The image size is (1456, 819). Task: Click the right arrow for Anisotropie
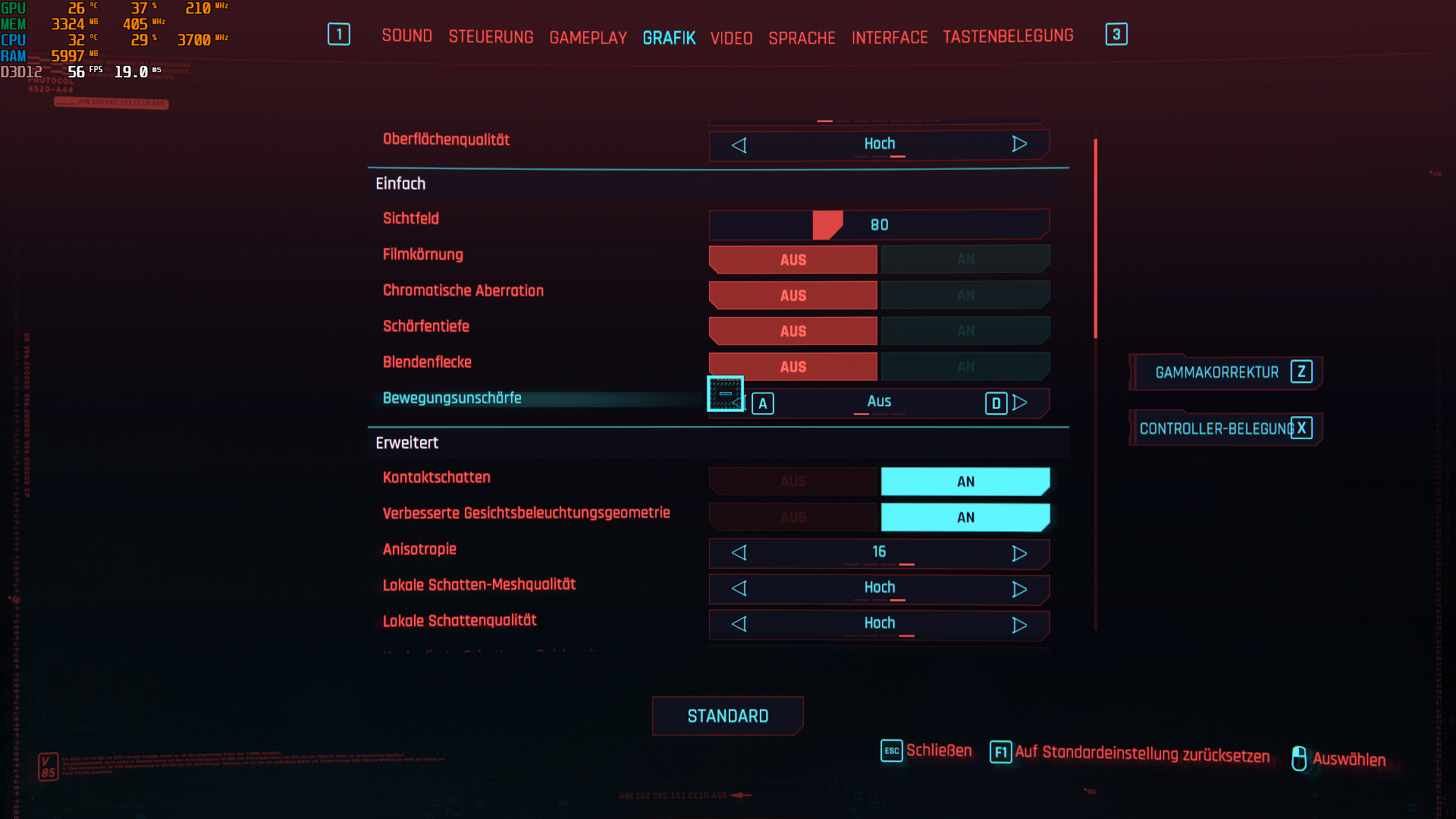click(1020, 554)
